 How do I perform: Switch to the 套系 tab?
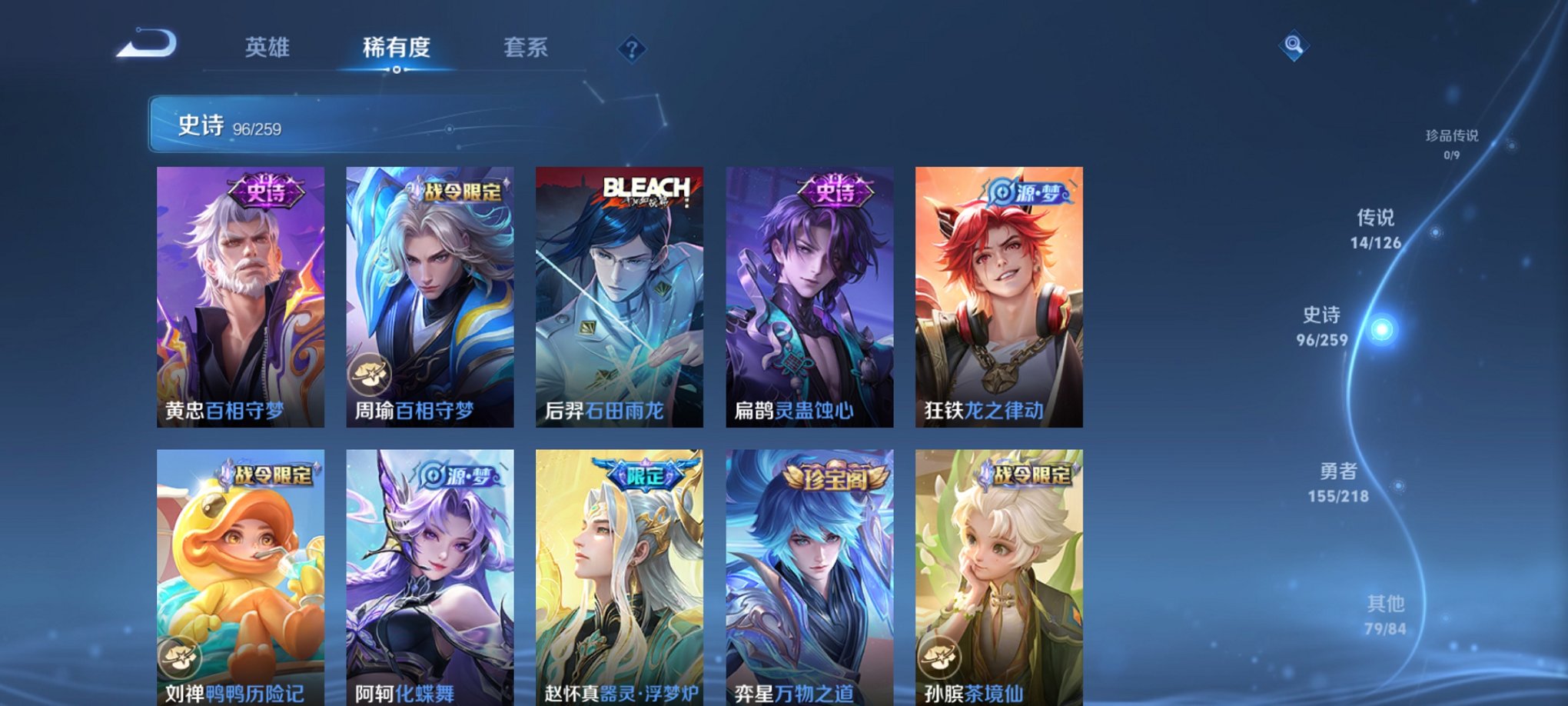coord(523,48)
